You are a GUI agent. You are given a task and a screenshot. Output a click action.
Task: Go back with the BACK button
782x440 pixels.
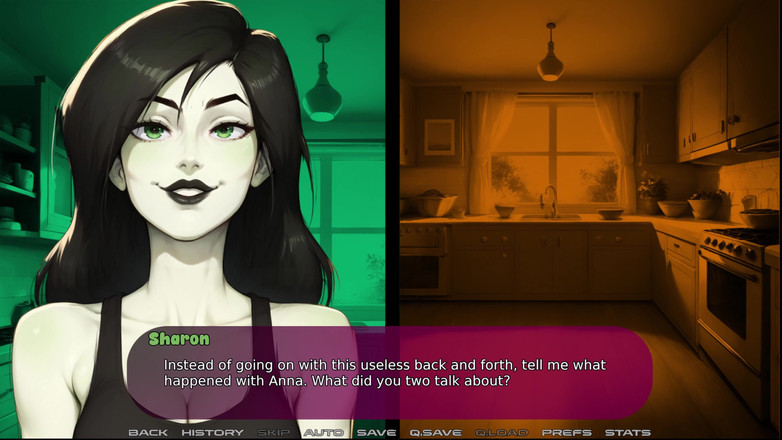[148, 432]
